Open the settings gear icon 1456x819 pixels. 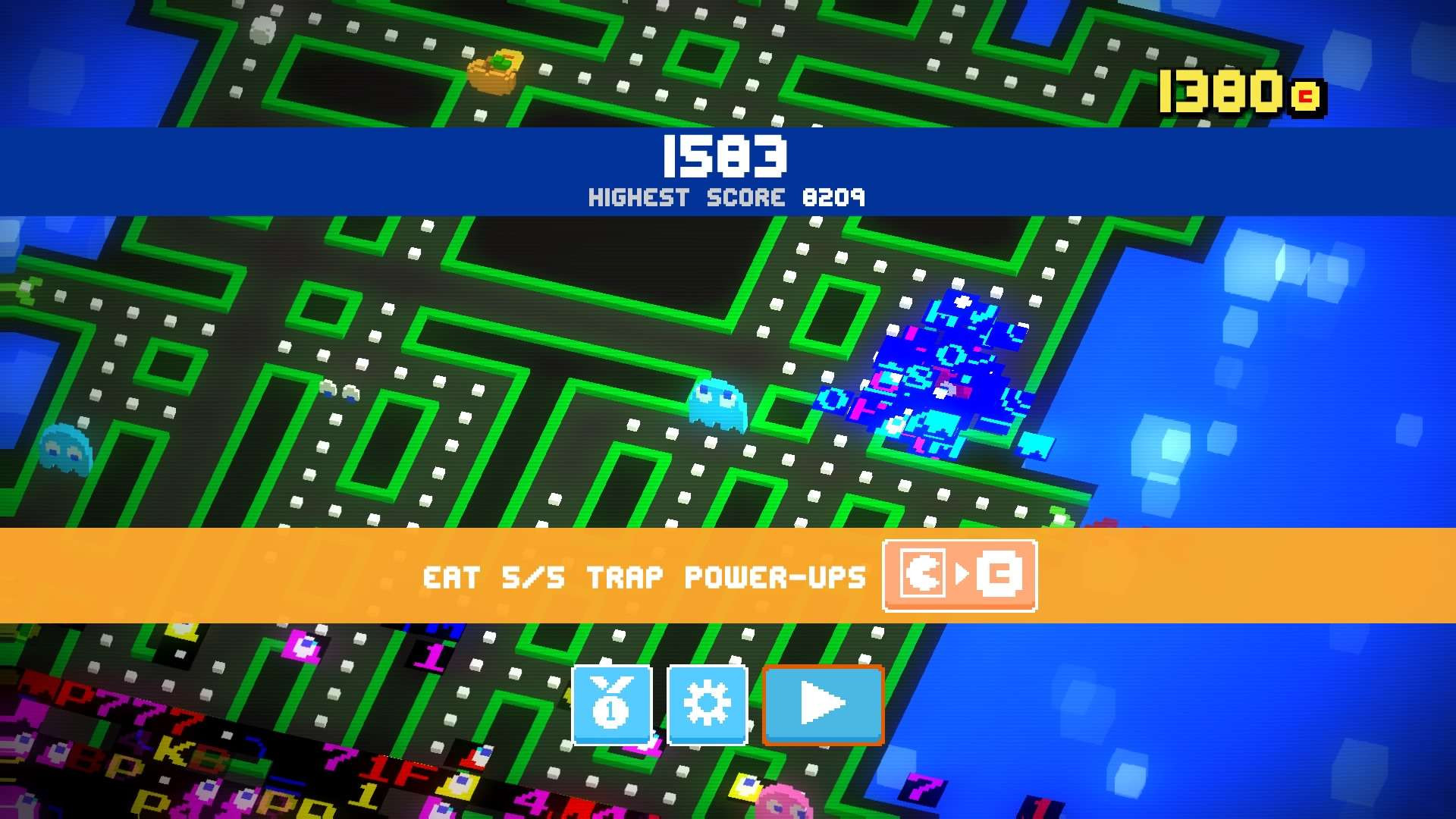[x=708, y=704]
